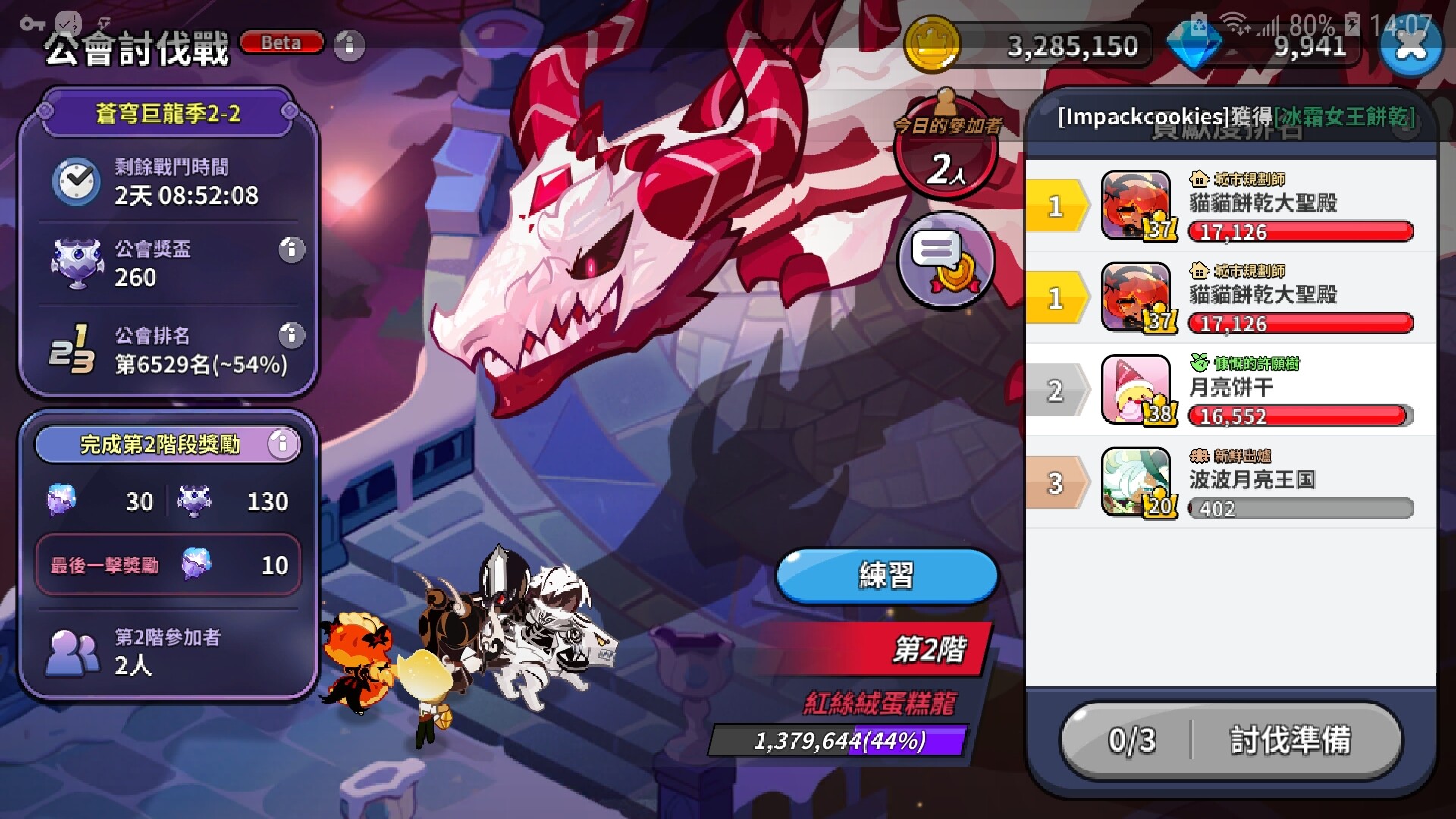View stage 2 participants (第2階參加者)
1456x819 pixels.
pos(167,651)
